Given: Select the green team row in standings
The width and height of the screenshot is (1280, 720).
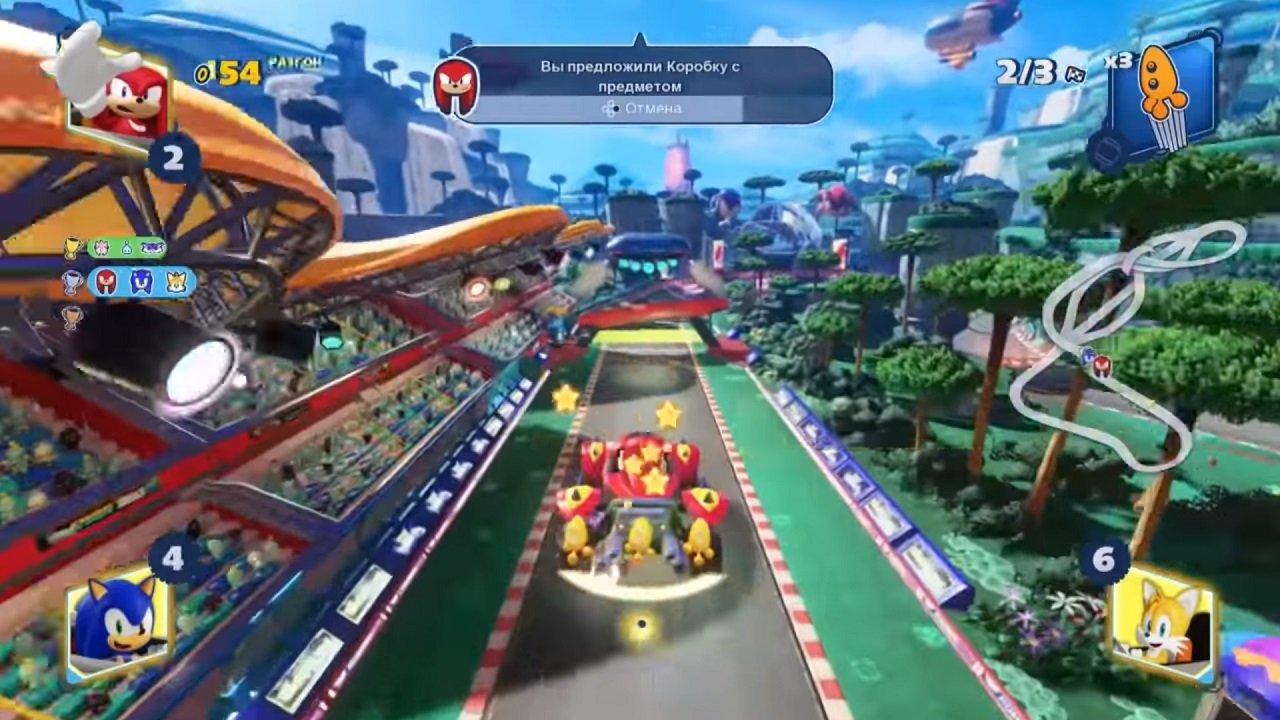Looking at the screenshot, I should (x=128, y=250).
